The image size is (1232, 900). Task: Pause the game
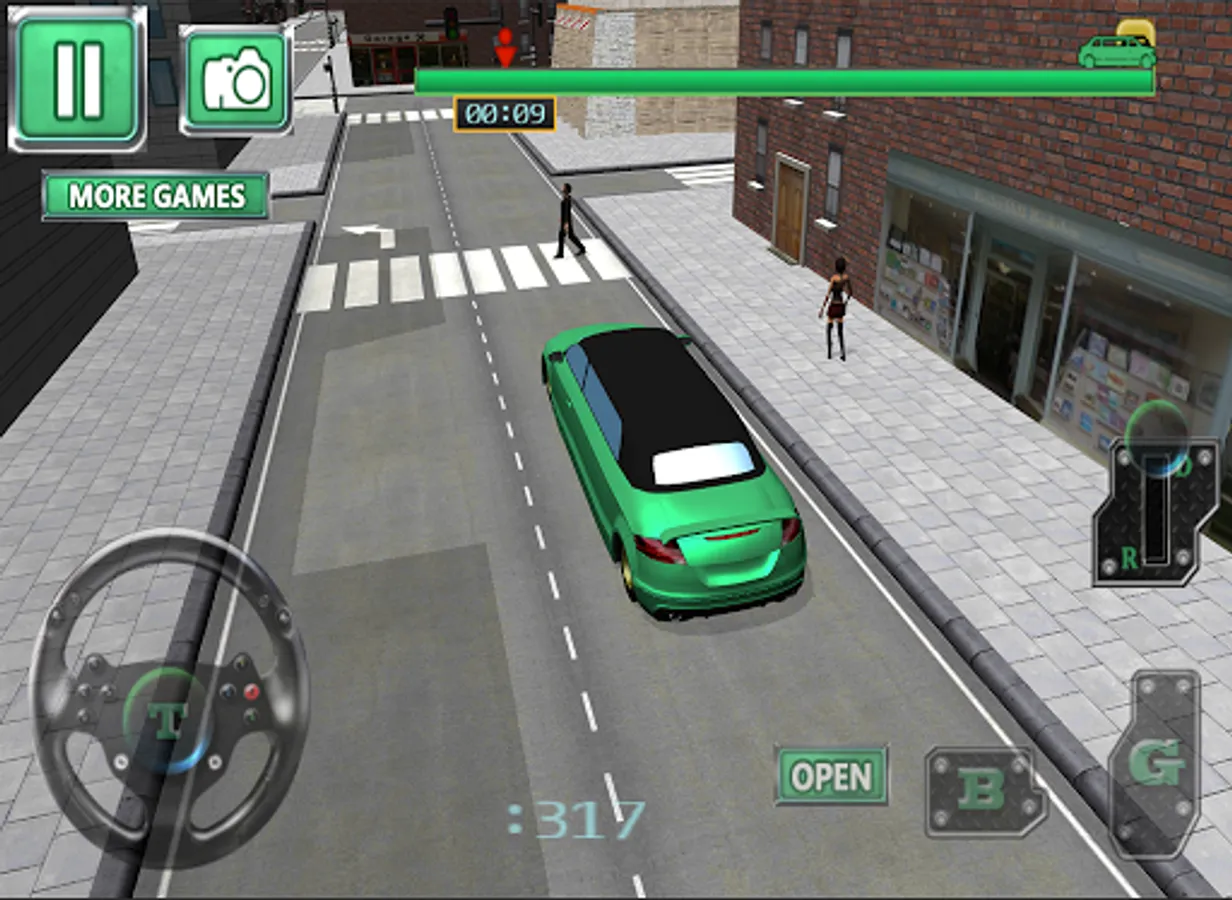click(x=77, y=79)
